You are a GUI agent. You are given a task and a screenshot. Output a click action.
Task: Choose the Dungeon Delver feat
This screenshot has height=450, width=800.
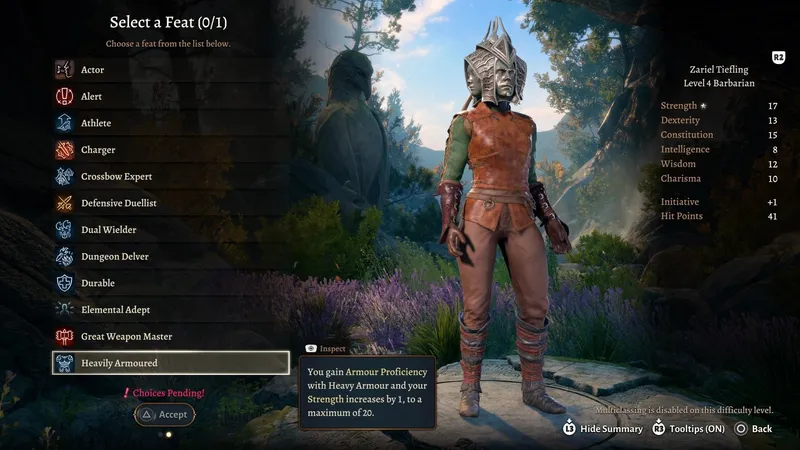(114, 257)
